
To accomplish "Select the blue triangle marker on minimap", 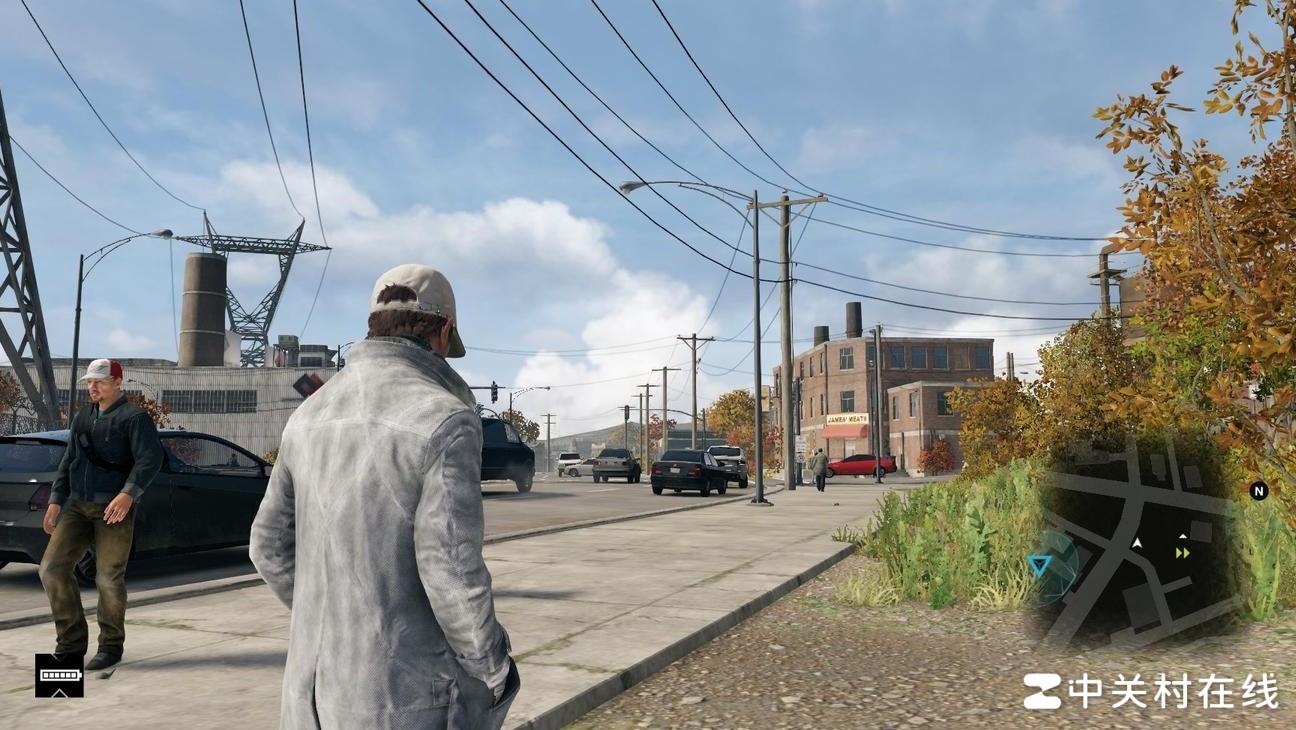I will pyautogui.click(x=1040, y=566).
